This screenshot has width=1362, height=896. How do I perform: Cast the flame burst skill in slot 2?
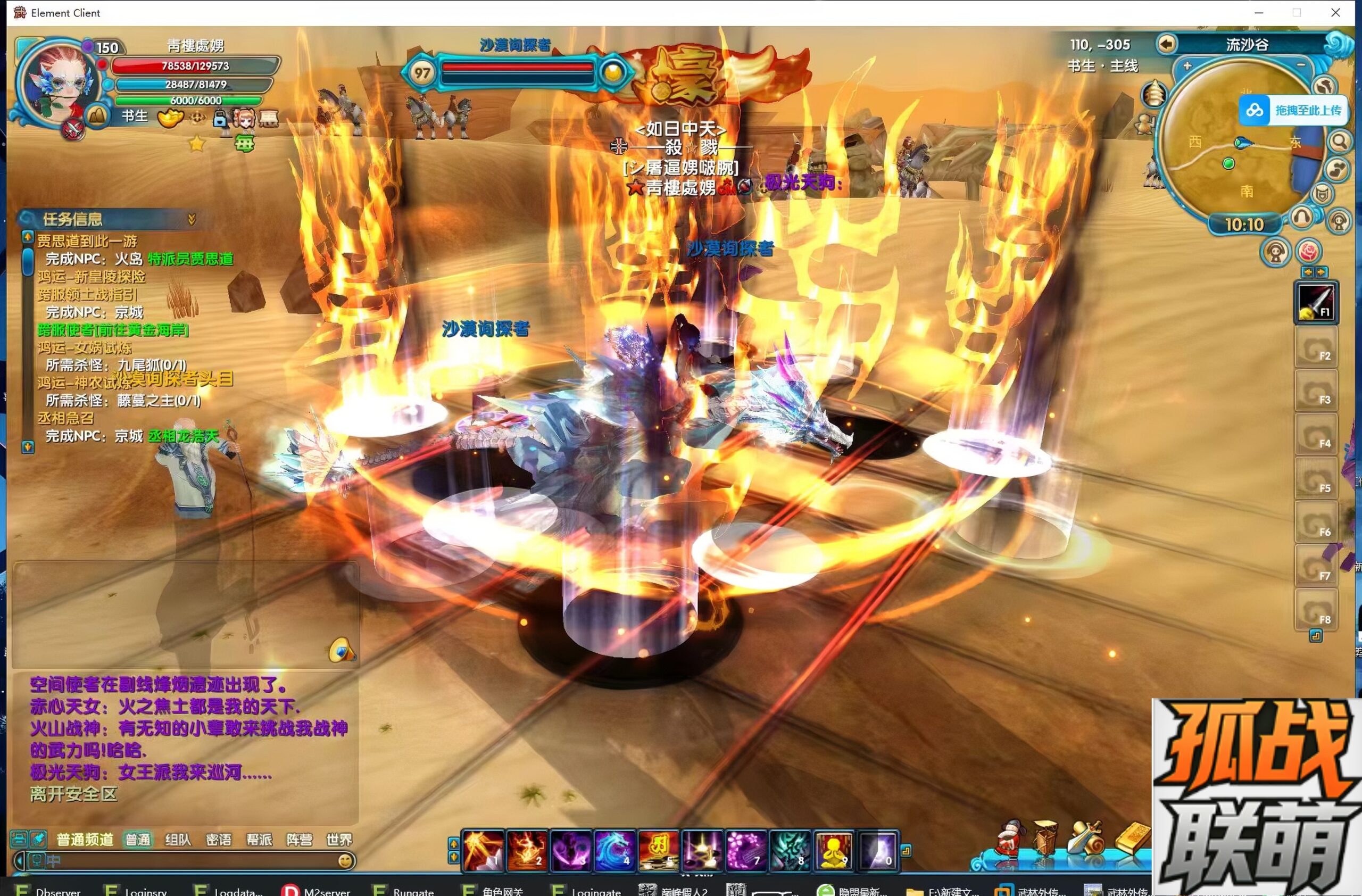click(x=526, y=849)
